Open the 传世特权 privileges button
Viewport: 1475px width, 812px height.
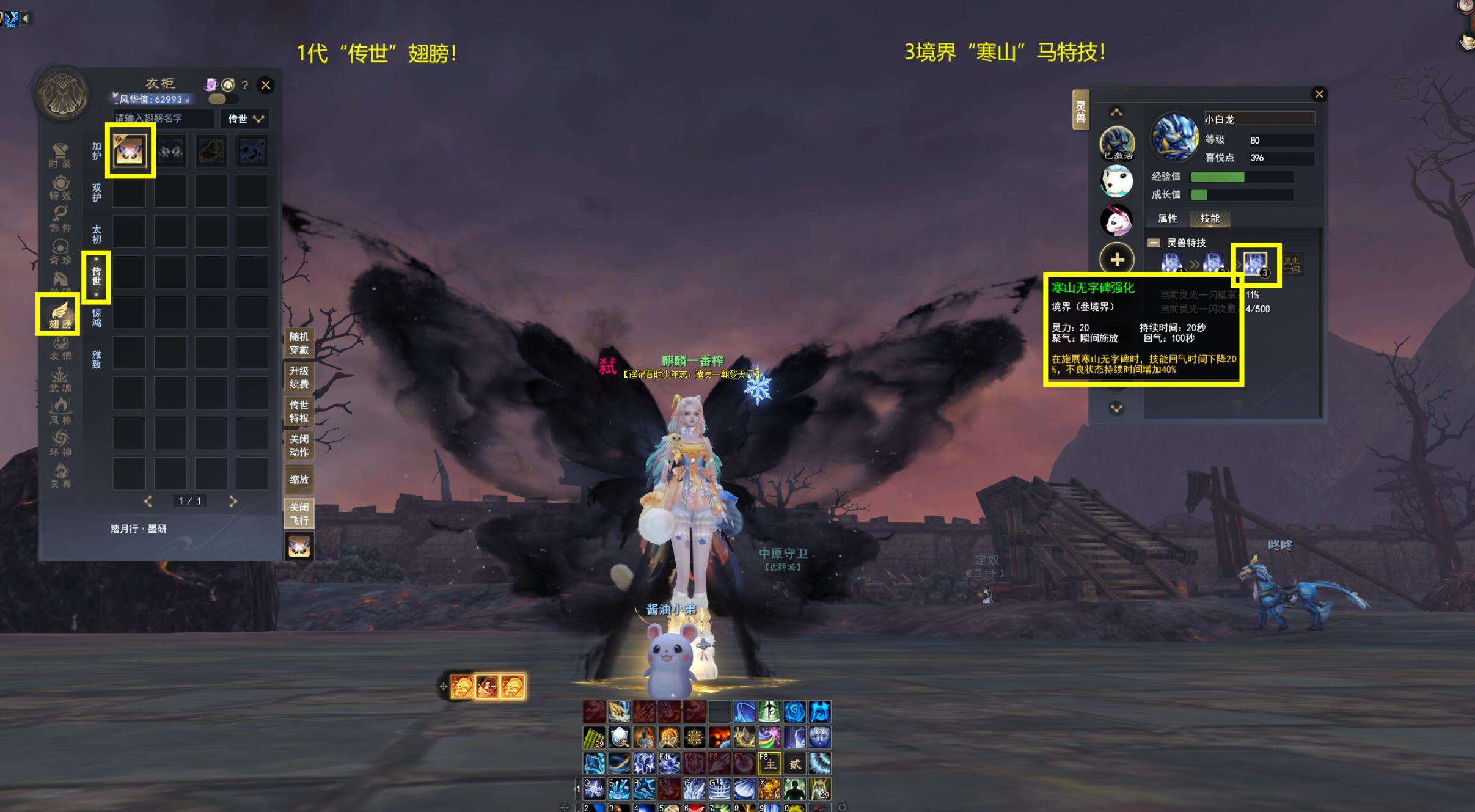299,411
